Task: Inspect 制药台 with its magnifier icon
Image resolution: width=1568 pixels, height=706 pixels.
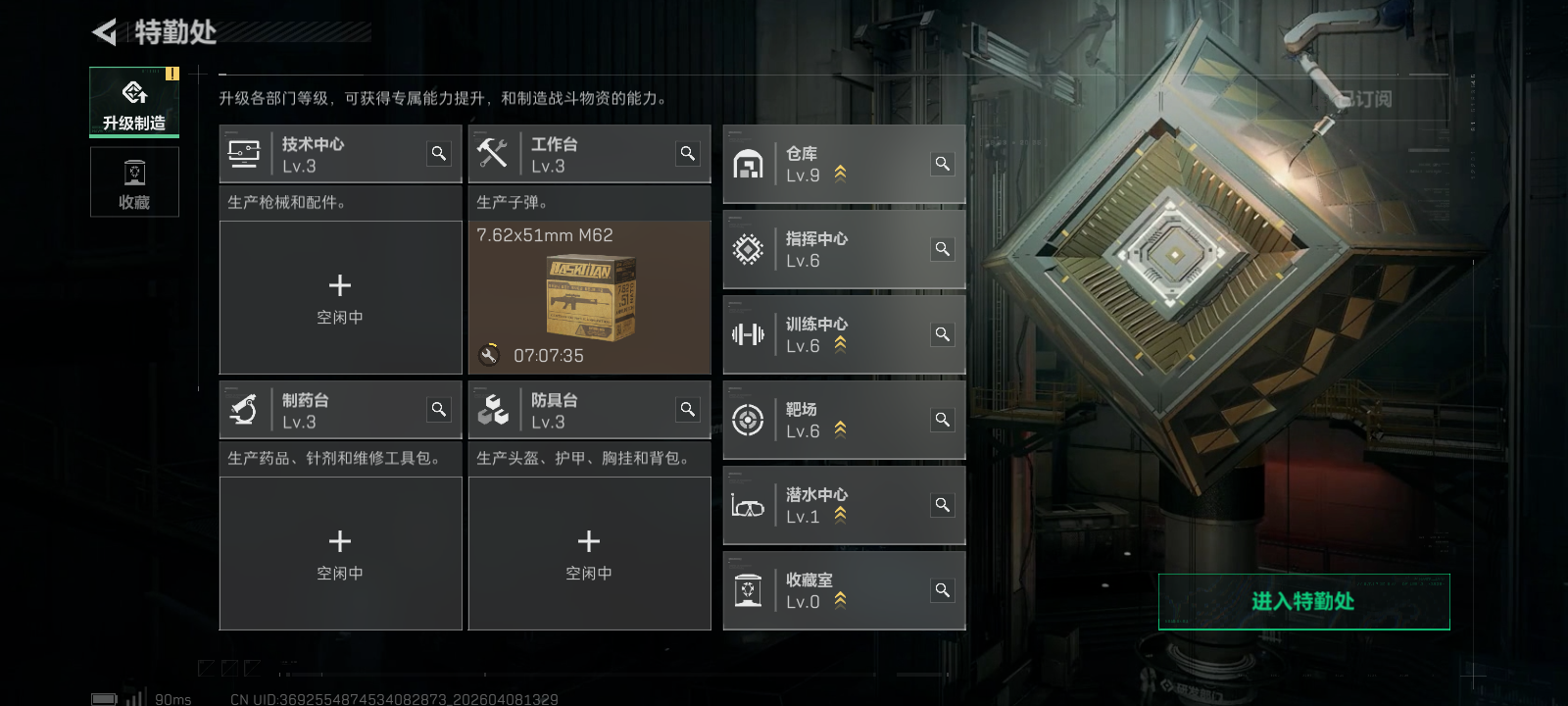Action: [439, 409]
